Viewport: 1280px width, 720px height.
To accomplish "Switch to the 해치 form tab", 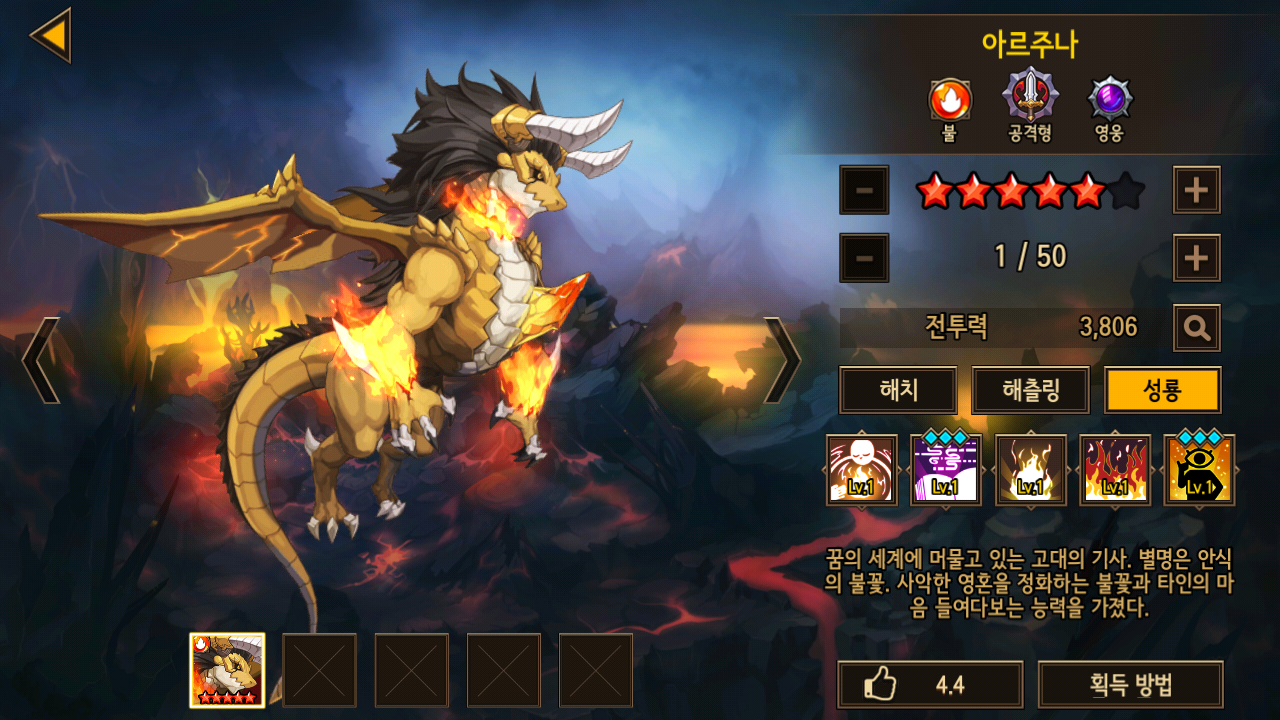I will point(898,390).
